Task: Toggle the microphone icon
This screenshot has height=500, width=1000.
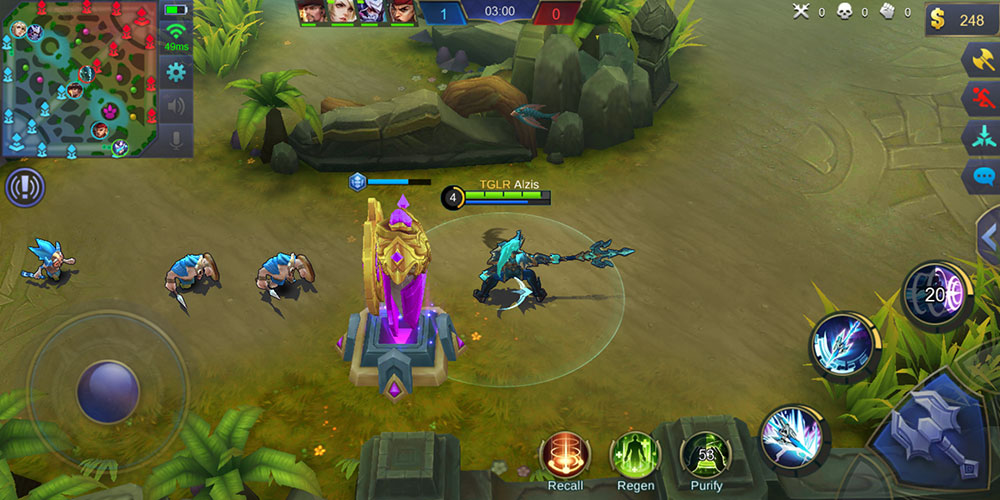Action: click(x=176, y=139)
